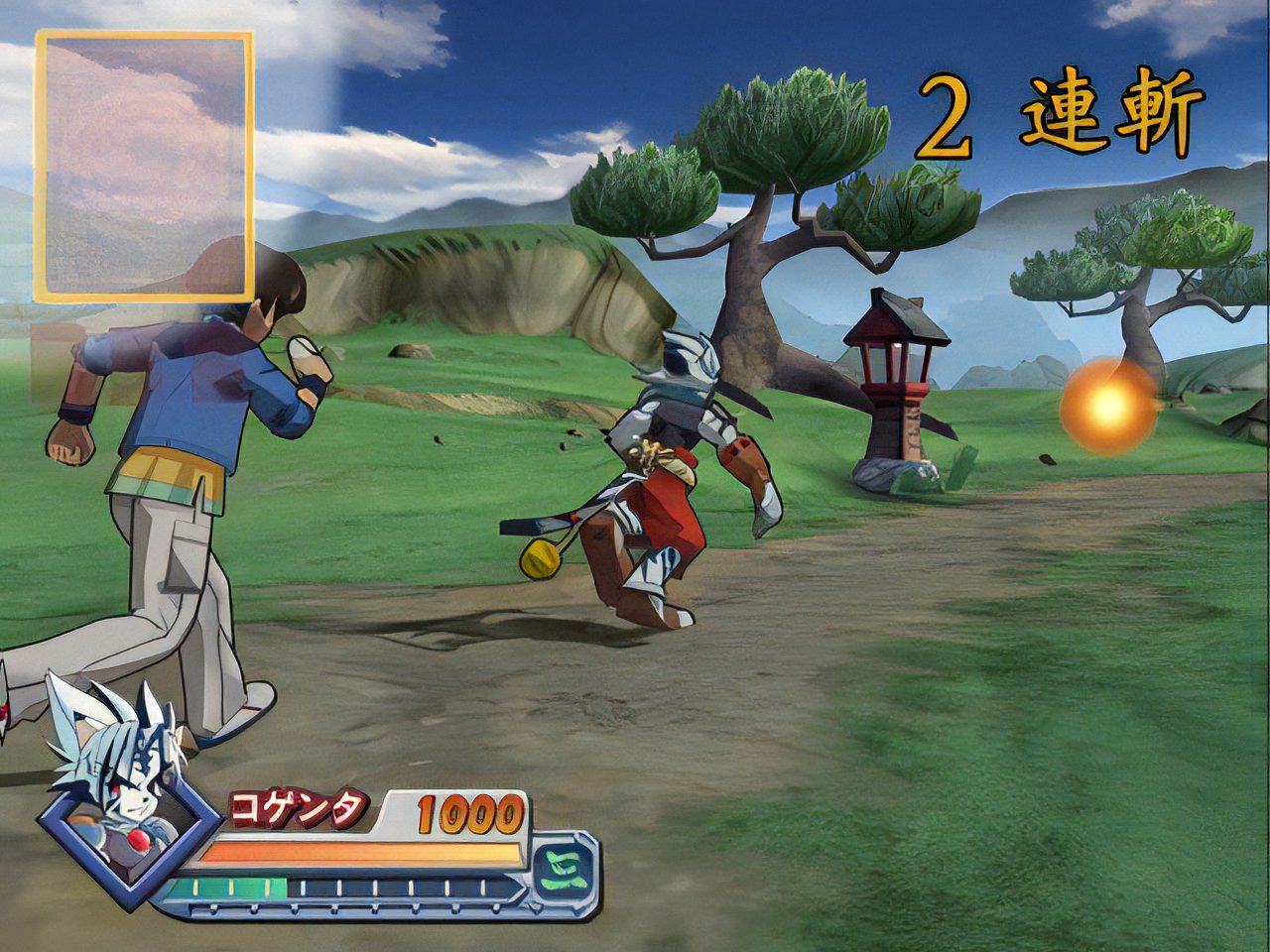Open the yellow-framed translucent card panel

coord(144,165)
